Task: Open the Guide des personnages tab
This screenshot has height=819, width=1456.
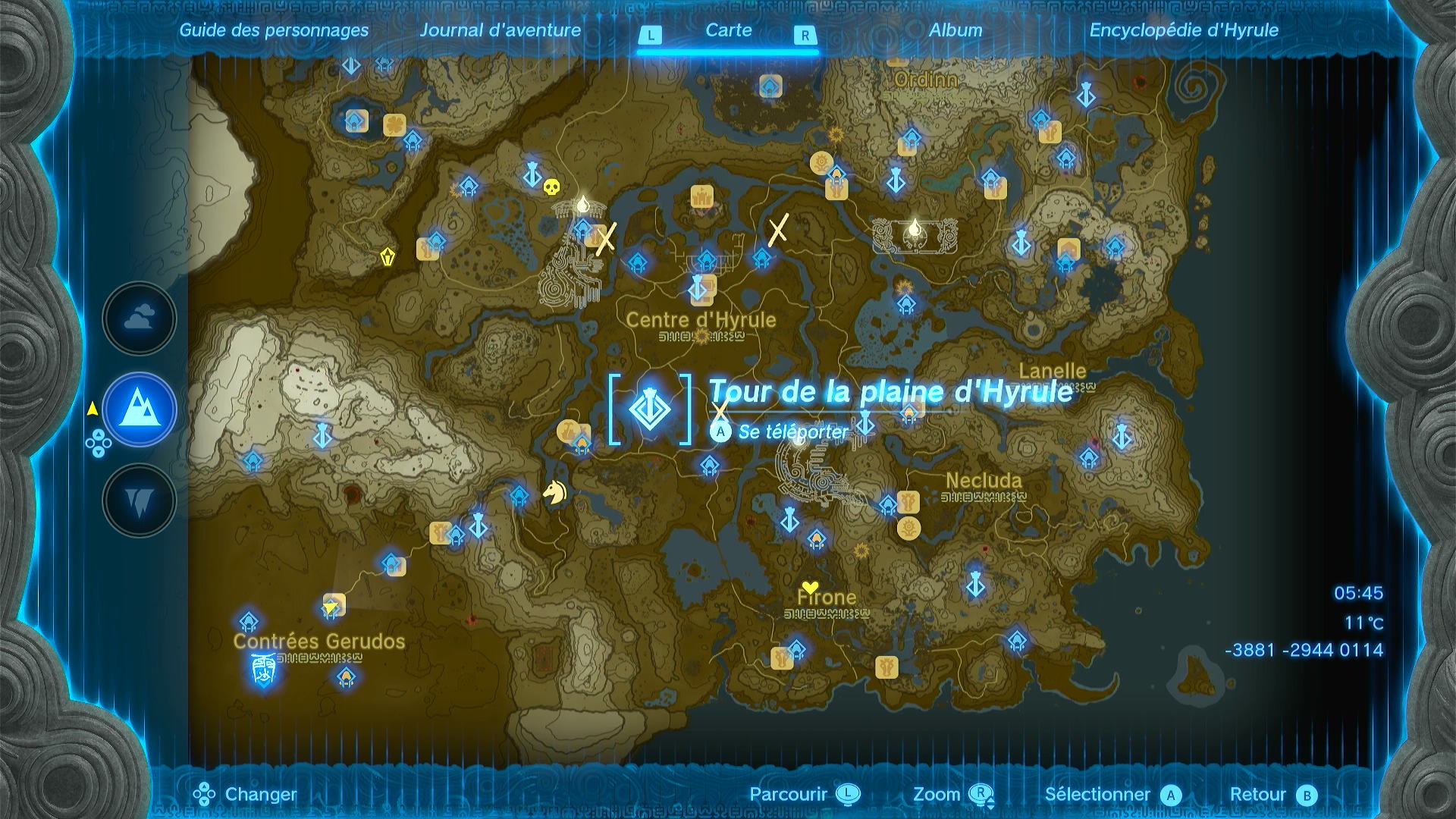Action: 275,30
